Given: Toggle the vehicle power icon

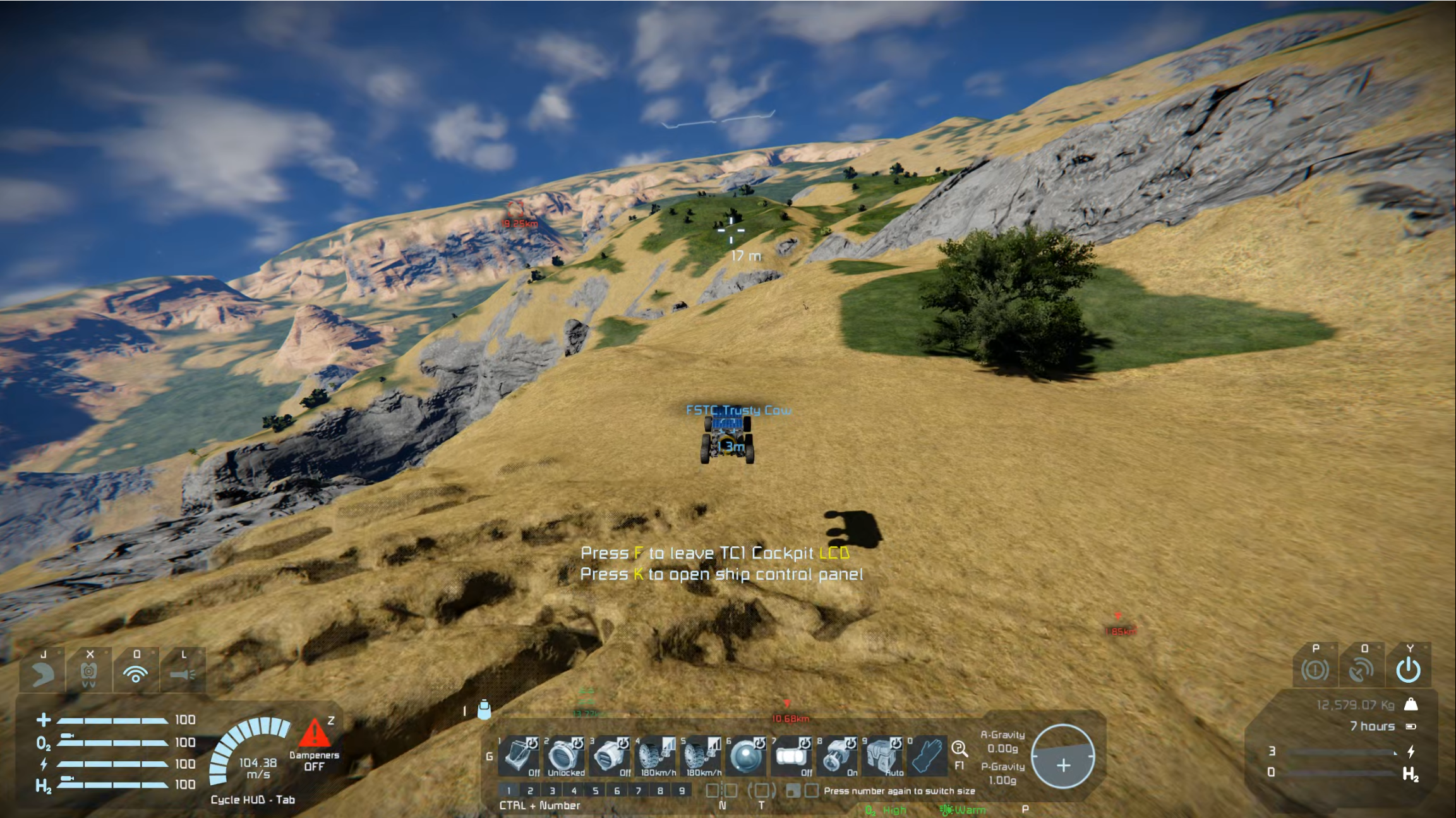Looking at the screenshot, I should point(1408,670).
